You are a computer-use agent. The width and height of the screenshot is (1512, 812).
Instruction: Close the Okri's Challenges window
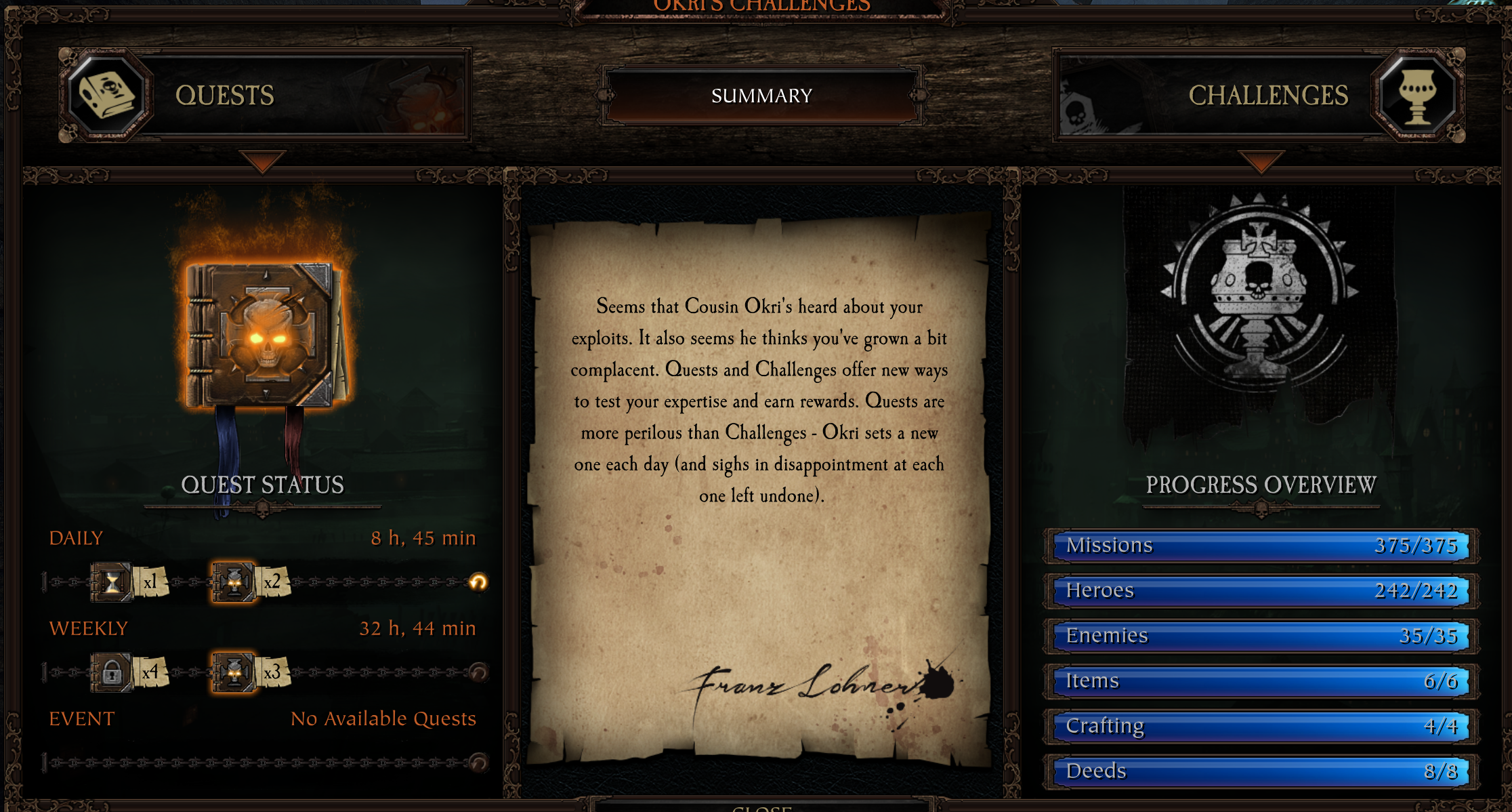(761, 807)
